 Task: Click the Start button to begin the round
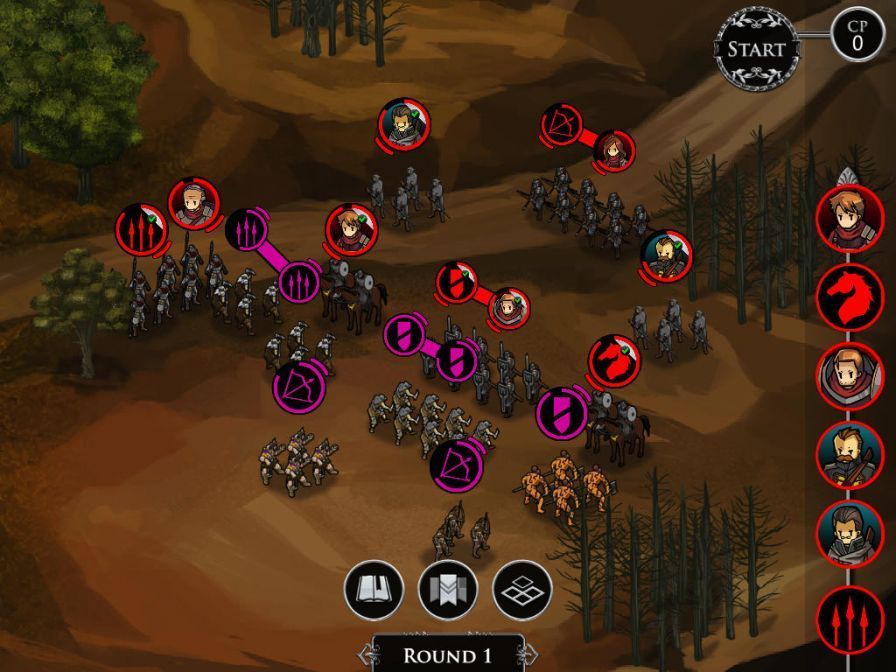756,49
